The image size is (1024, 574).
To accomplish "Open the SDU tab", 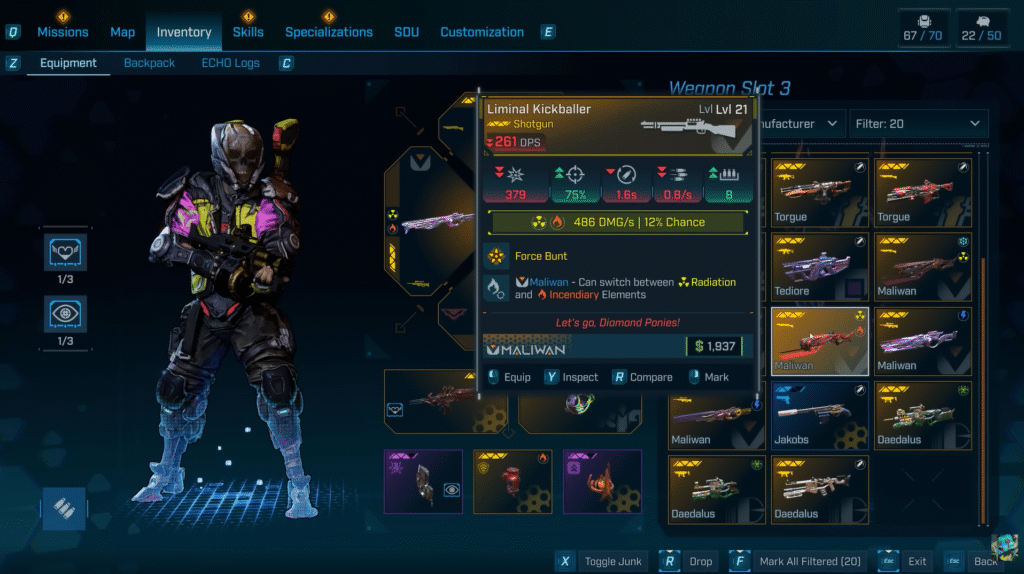I will [x=406, y=32].
